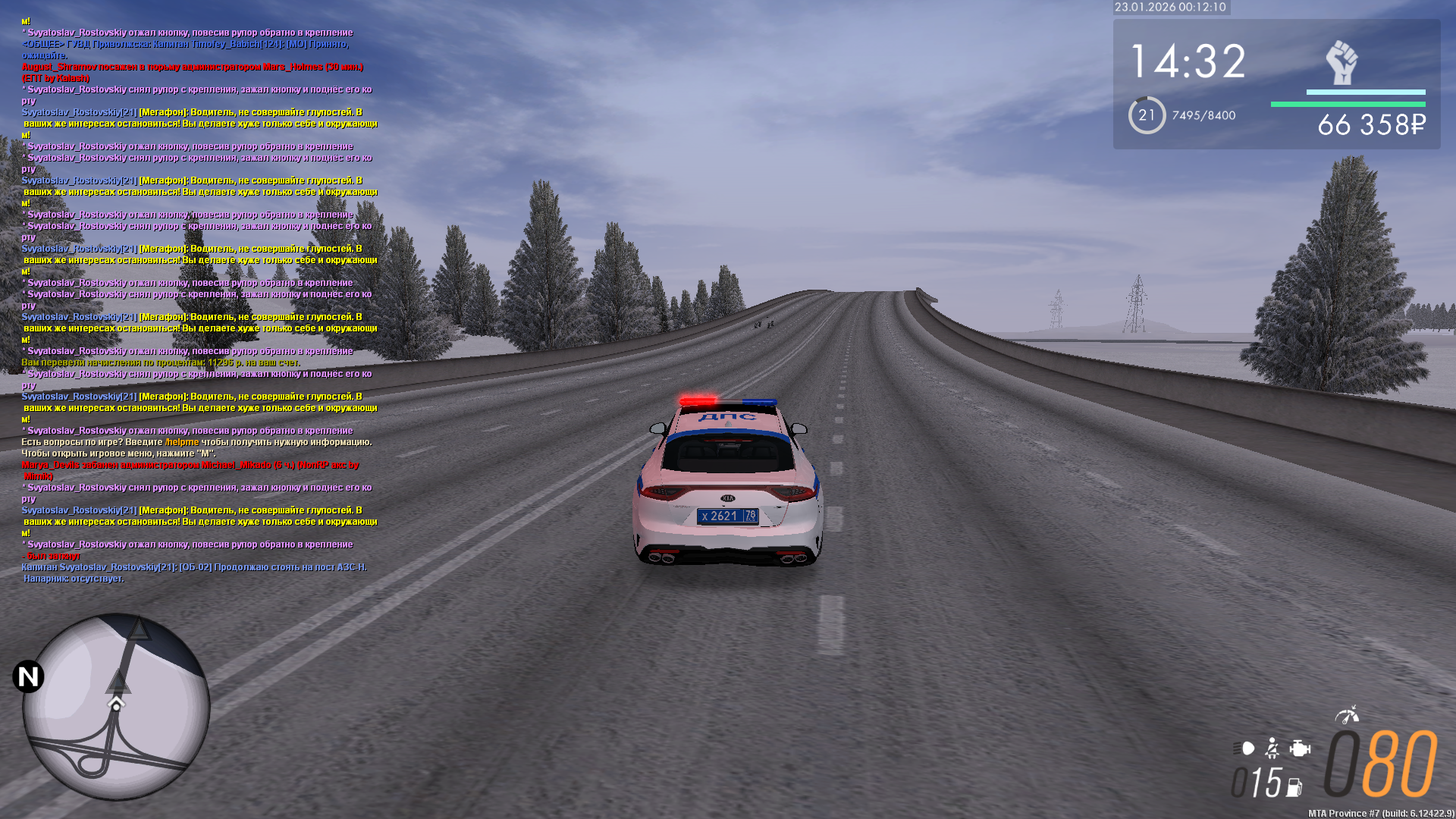Screen dimensions: 1456x819
Task: Click the level 21 circle indicator
Action: pos(1147,115)
